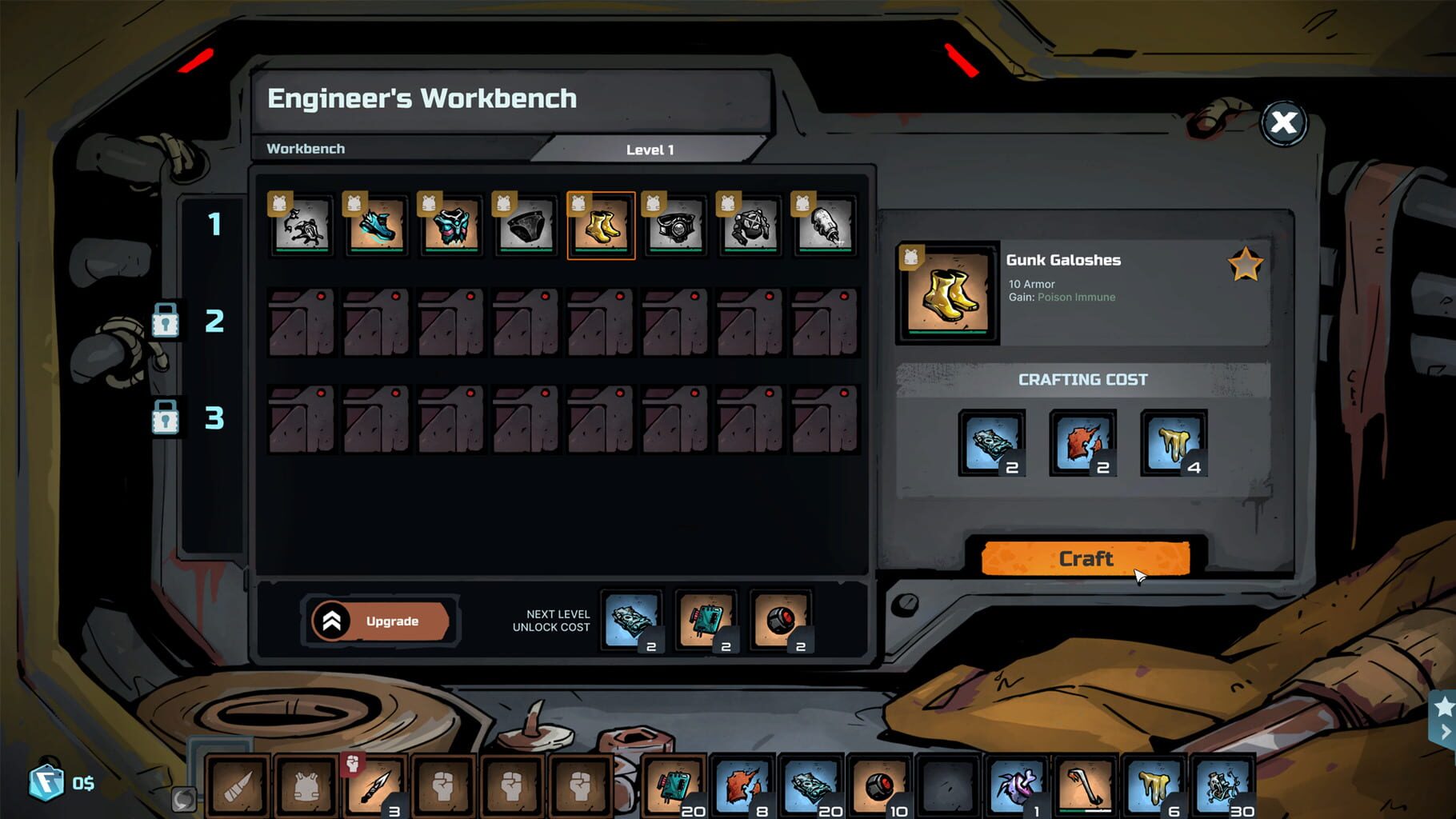Select the Gunk Galoshes recipe
Viewport: 1456px width, 819px height.
[601, 226]
